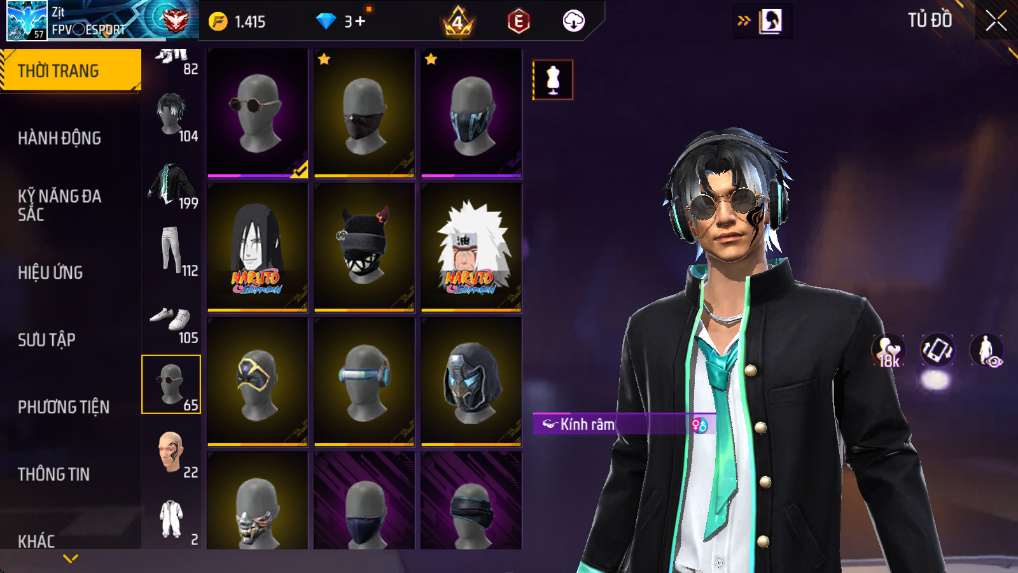The width and height of the screenshot is (1018, 573).
Task: Choose the Orochimaru Naruto head item
Action: pos(257,246)
